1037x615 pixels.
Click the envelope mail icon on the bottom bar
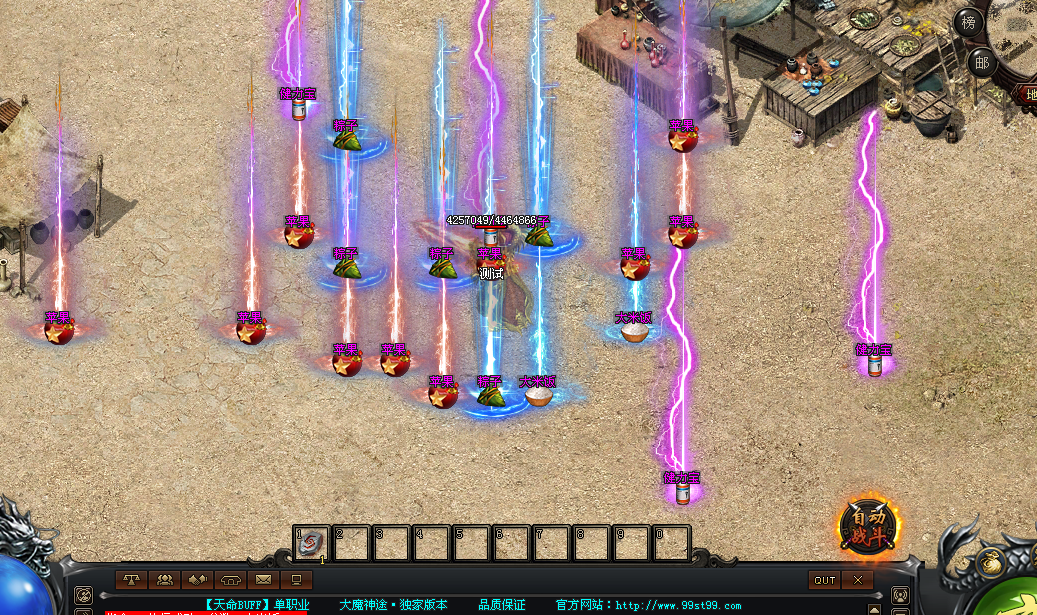click(x=263, y=579)
